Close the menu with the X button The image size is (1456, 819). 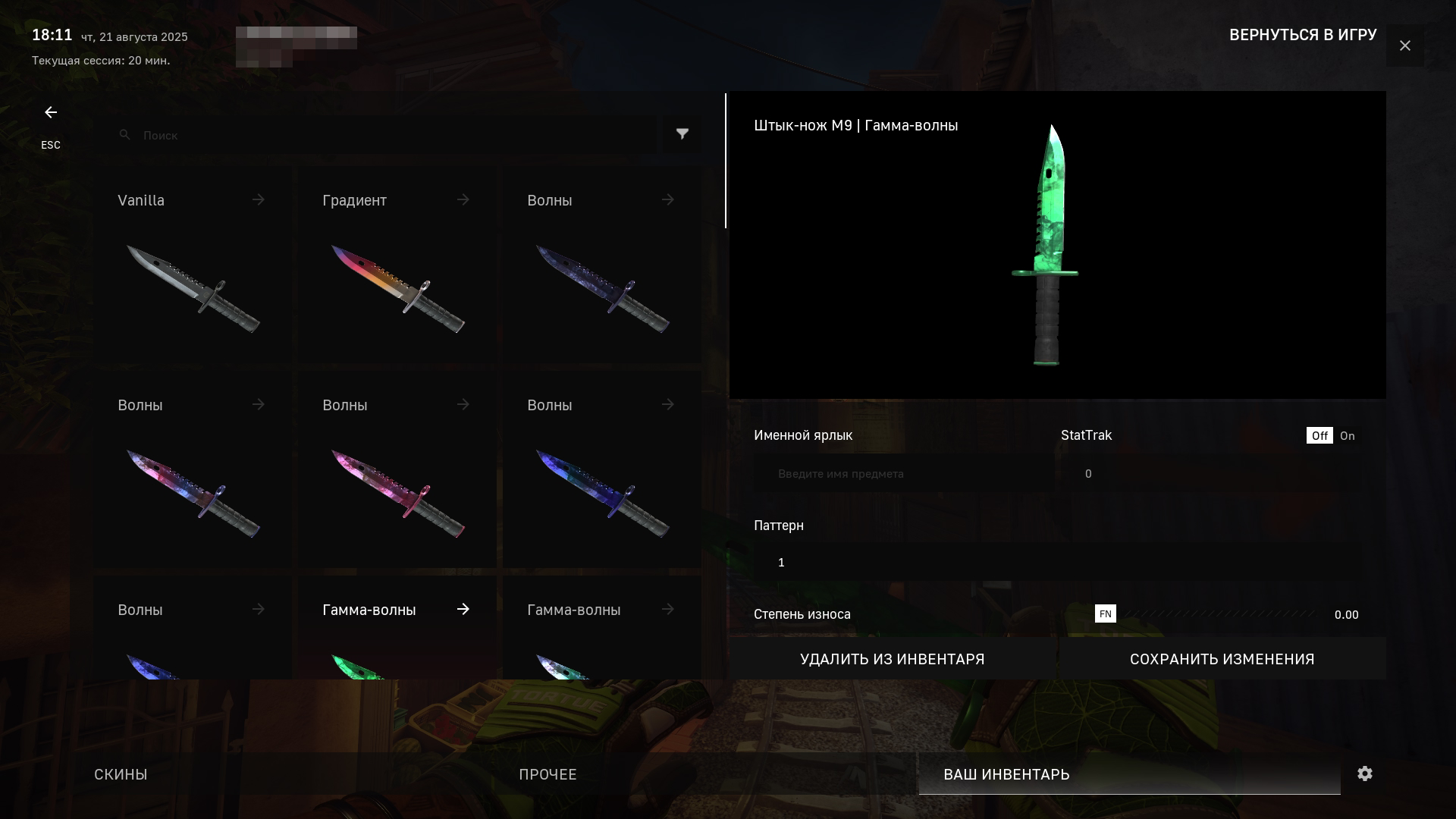(x=1404, y=46)
